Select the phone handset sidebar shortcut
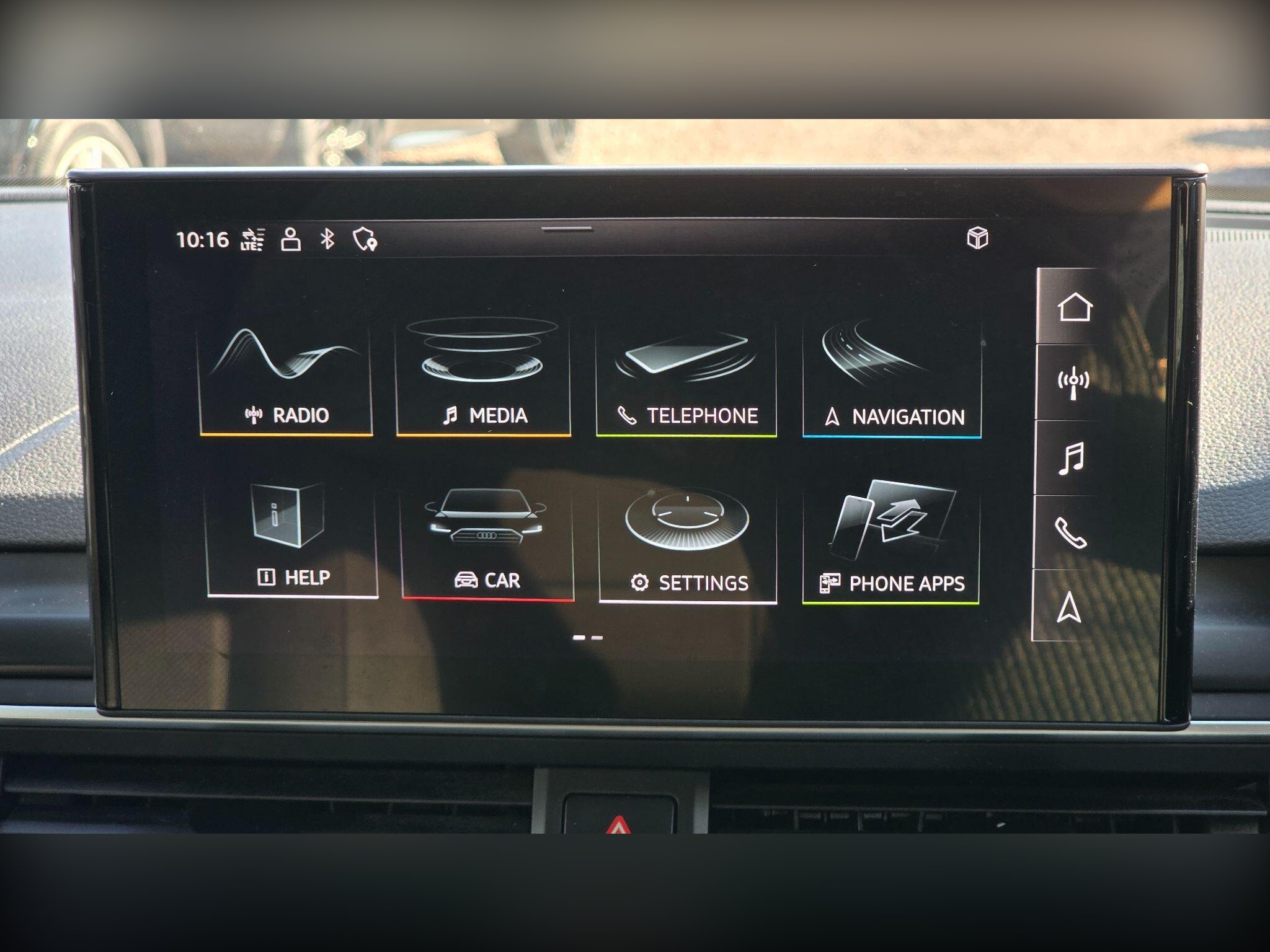Image resolution: width=1270 pixels, height=952 pixels. 1070,532
